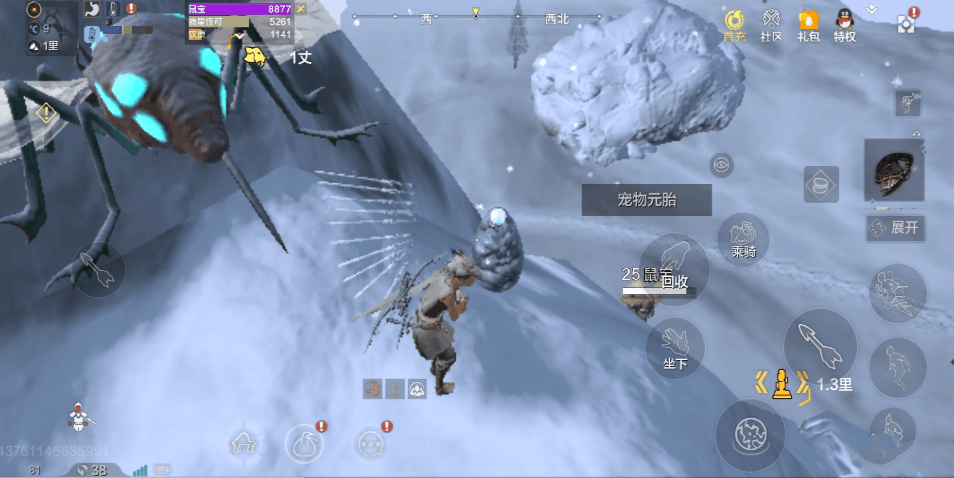Open the bag pouch icon
Image resolution: width=954 pixels, height=478 pixels.
(305, 442)
